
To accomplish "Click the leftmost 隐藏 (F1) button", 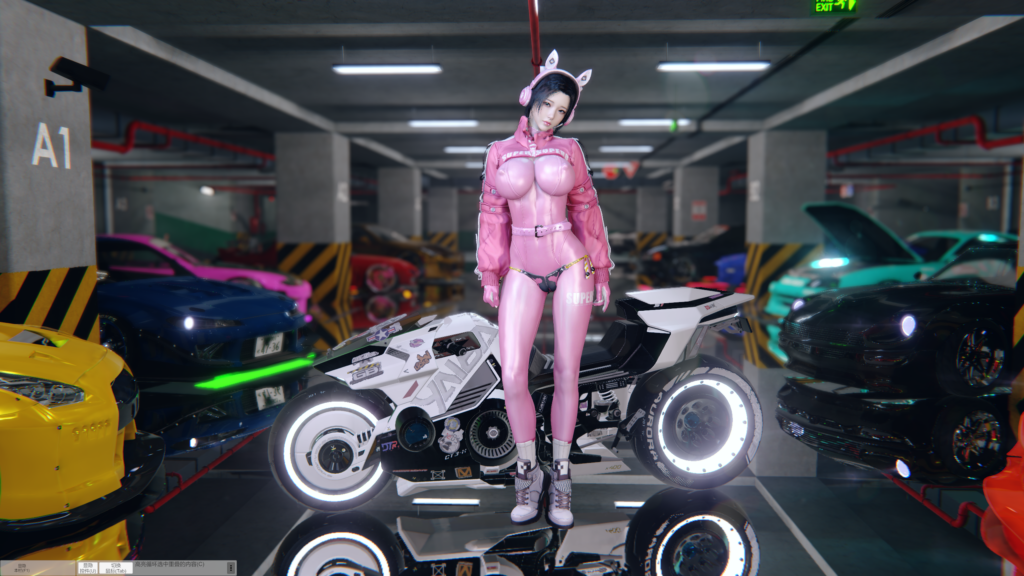I will tap(21, 568).
